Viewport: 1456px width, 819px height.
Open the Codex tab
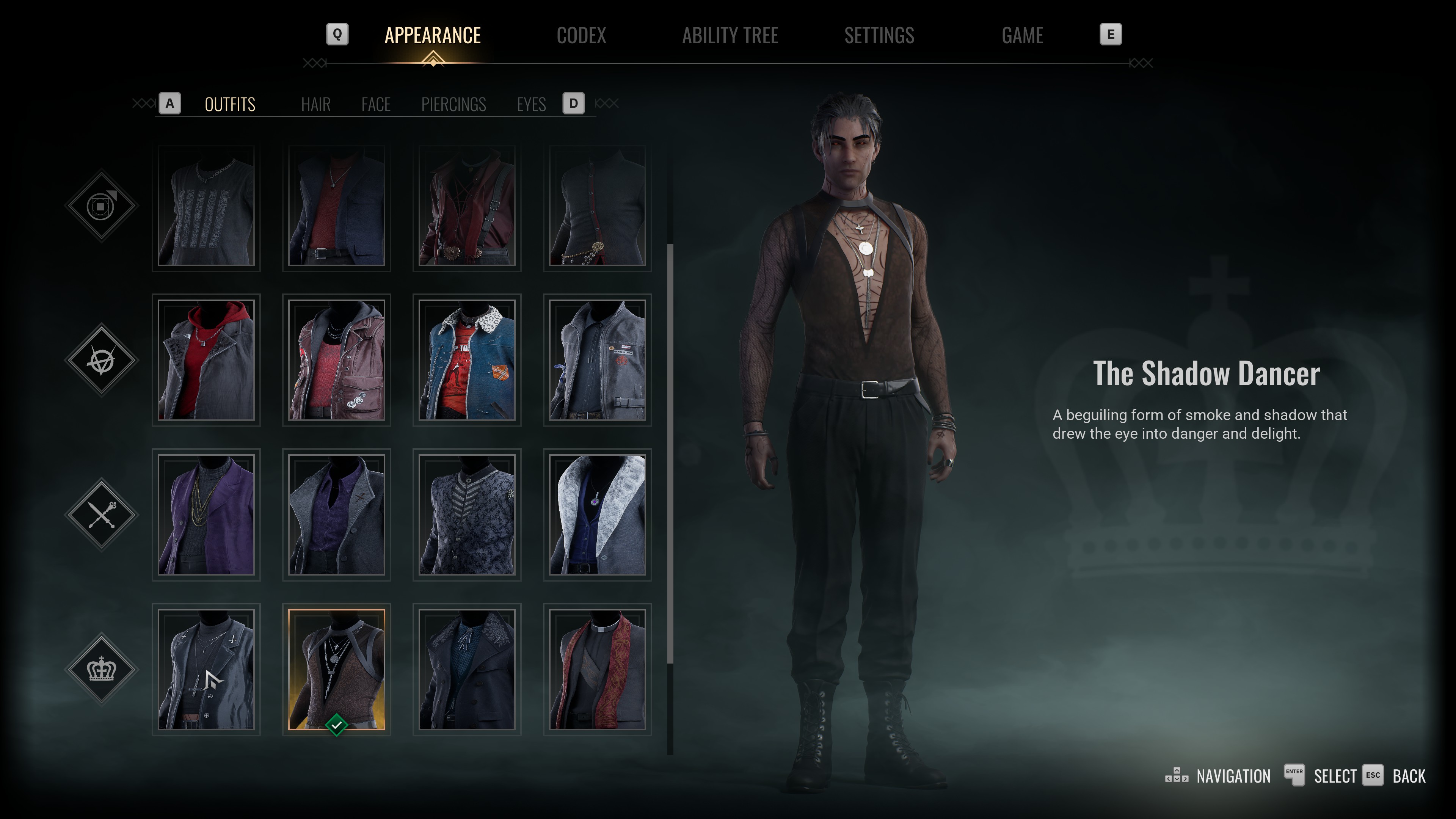(x=581, y=36)
